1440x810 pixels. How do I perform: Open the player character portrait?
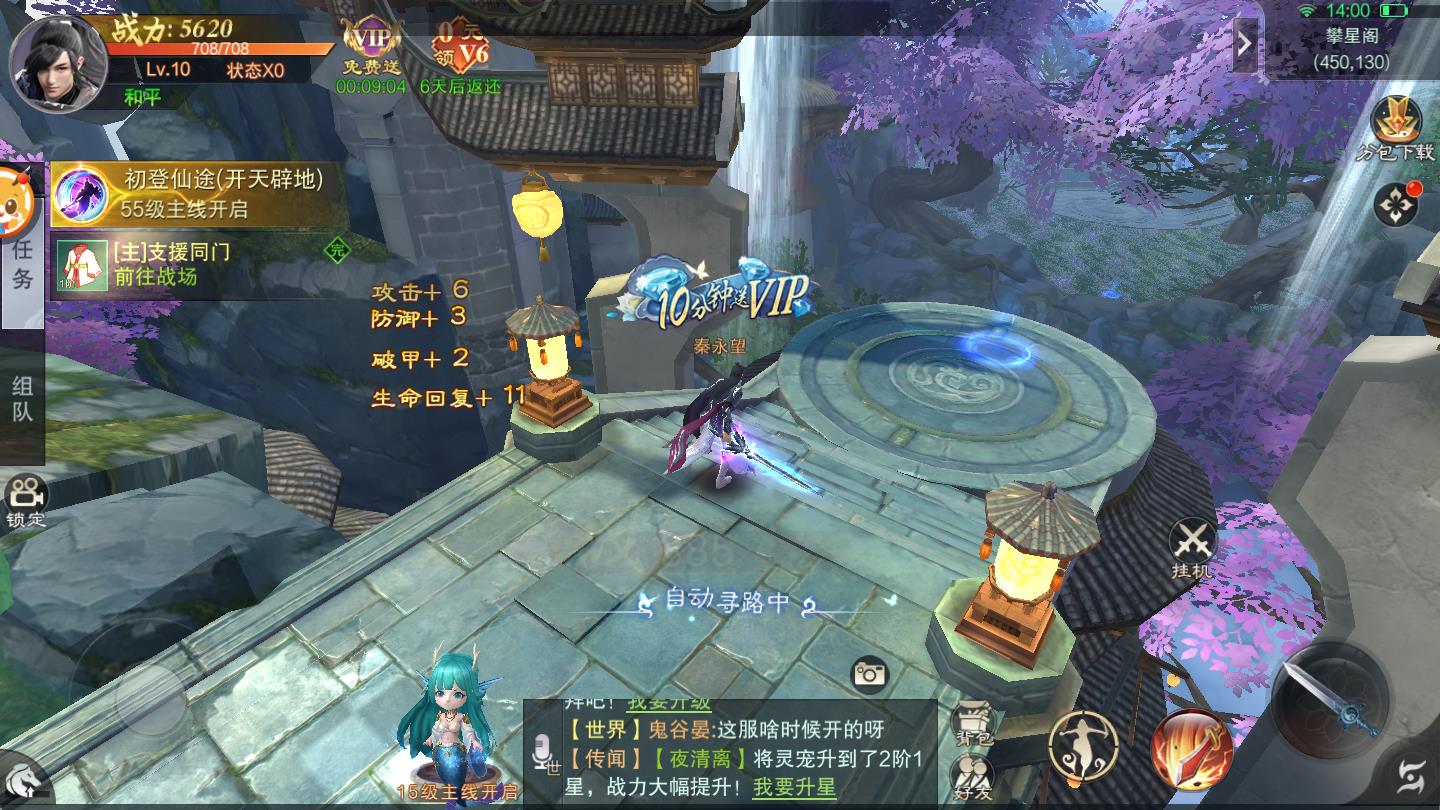click(x=57, y=60)
